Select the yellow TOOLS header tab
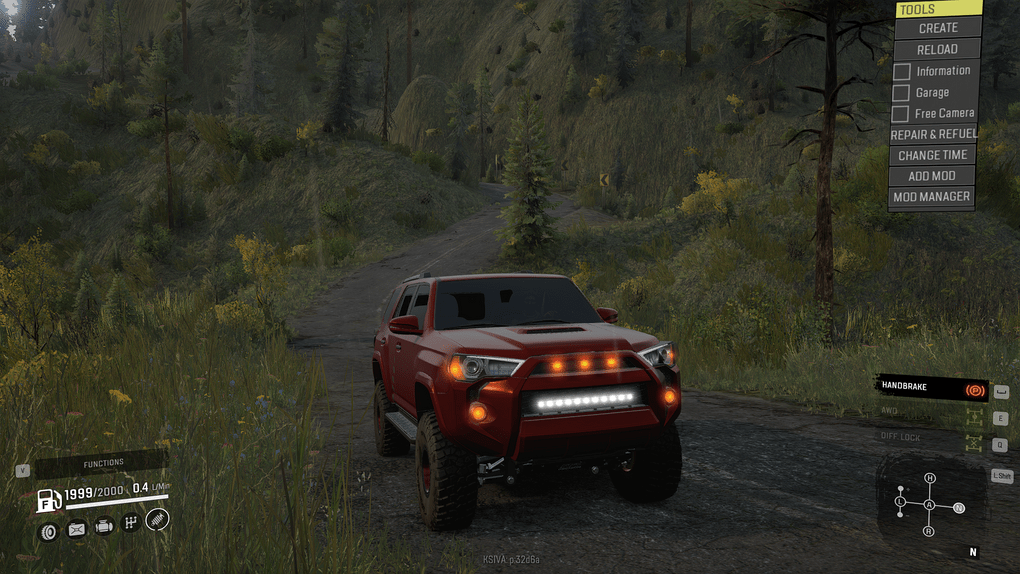Screen dimensions: 1020x574 tap(937, 9)
